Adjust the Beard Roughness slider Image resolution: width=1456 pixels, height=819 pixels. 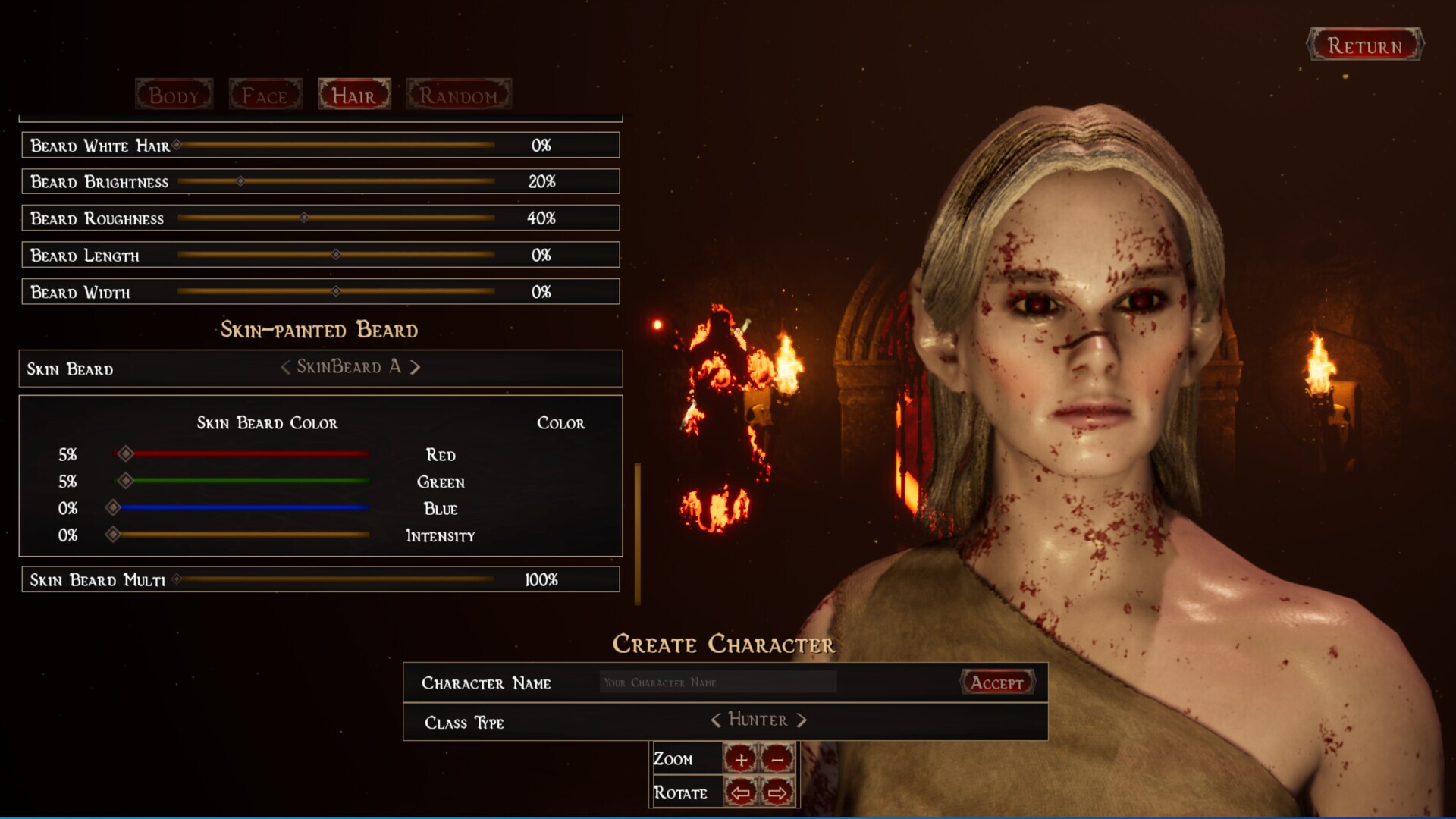pyautogui.click(x=303, y=218)
